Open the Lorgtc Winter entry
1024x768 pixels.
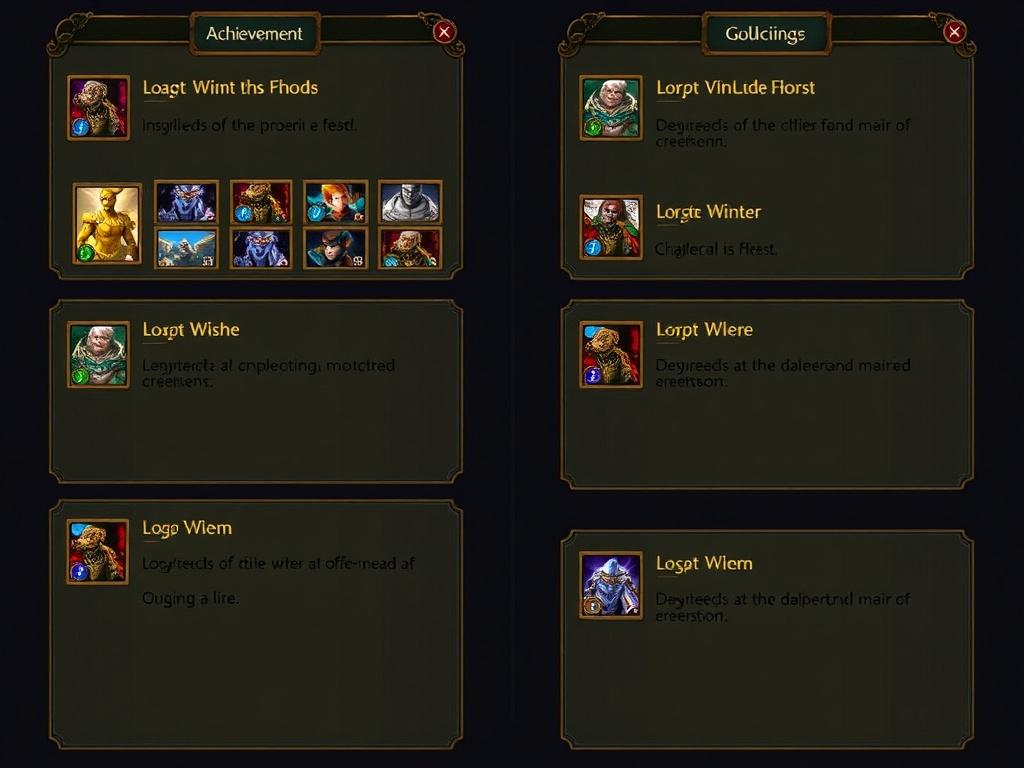point(708,212)
